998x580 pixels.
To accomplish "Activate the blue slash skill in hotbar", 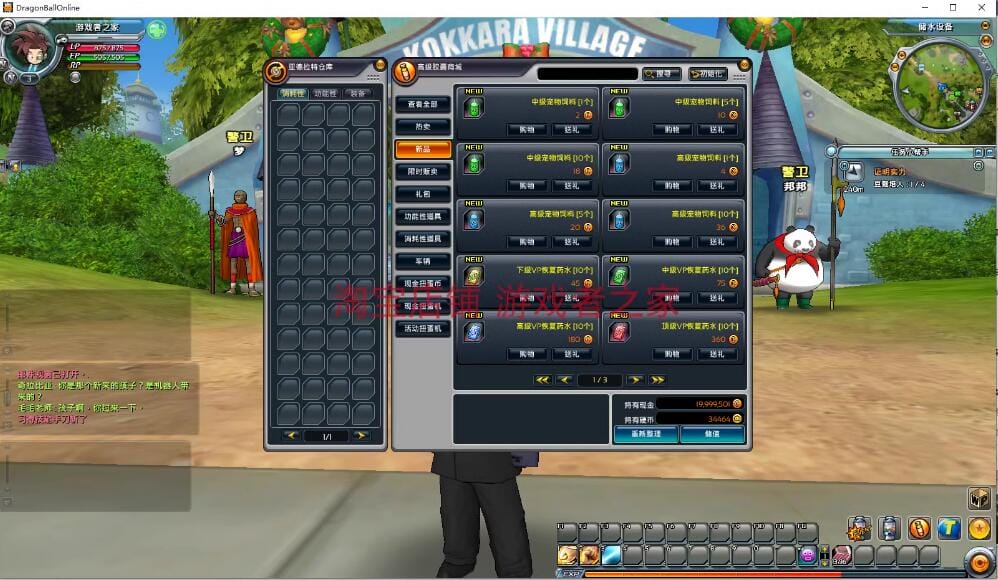I will 611,555.
